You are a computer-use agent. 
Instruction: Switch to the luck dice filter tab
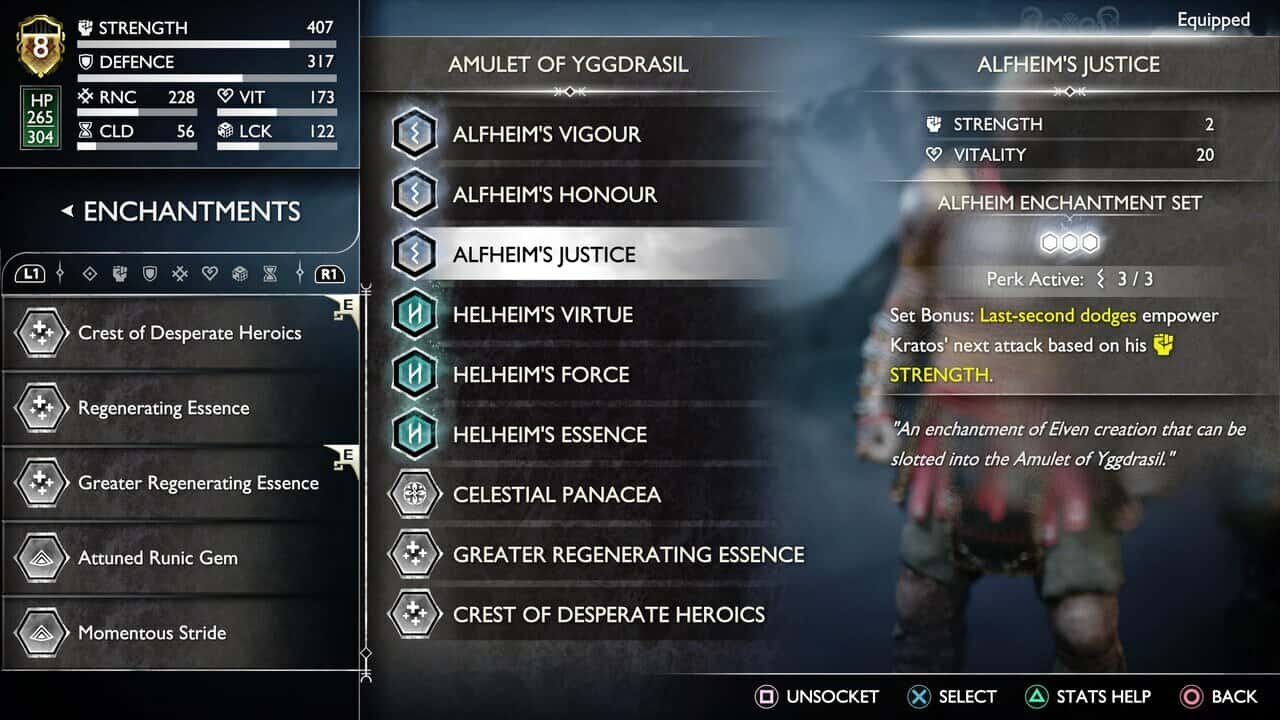[239, 273]
